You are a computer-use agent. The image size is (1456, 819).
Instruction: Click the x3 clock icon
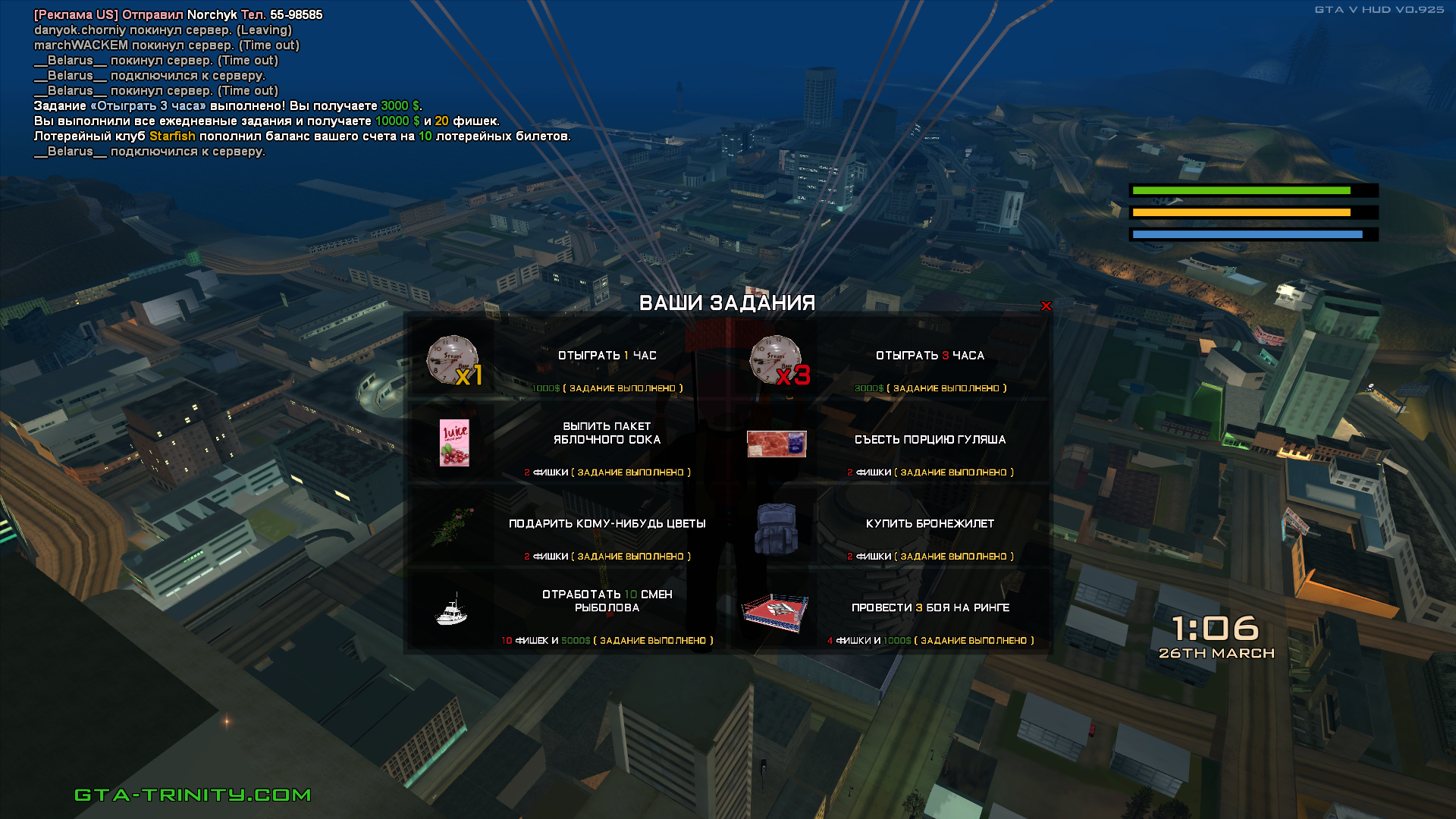[777, 361]
